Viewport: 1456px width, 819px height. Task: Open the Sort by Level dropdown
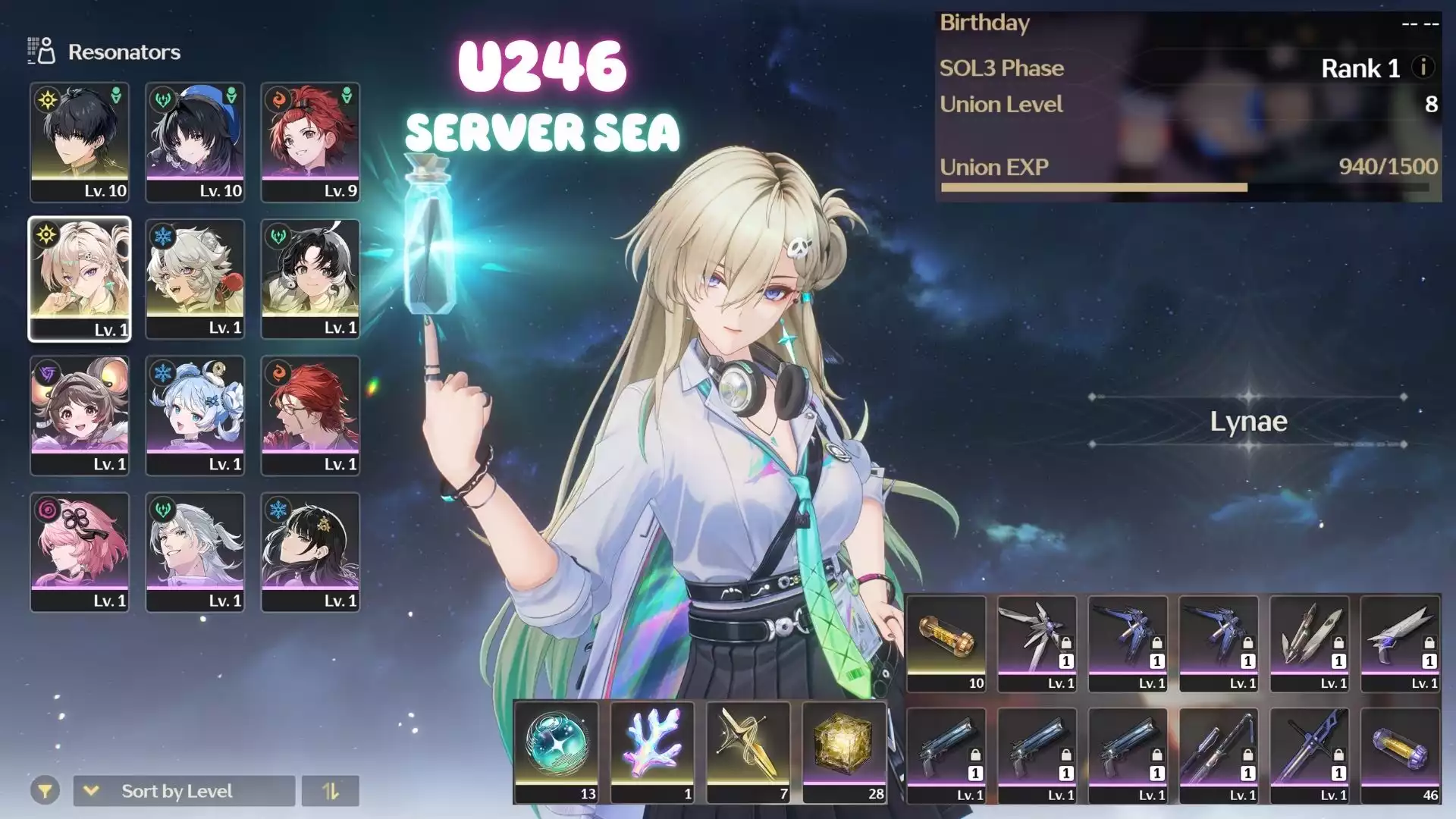point(184,791)
